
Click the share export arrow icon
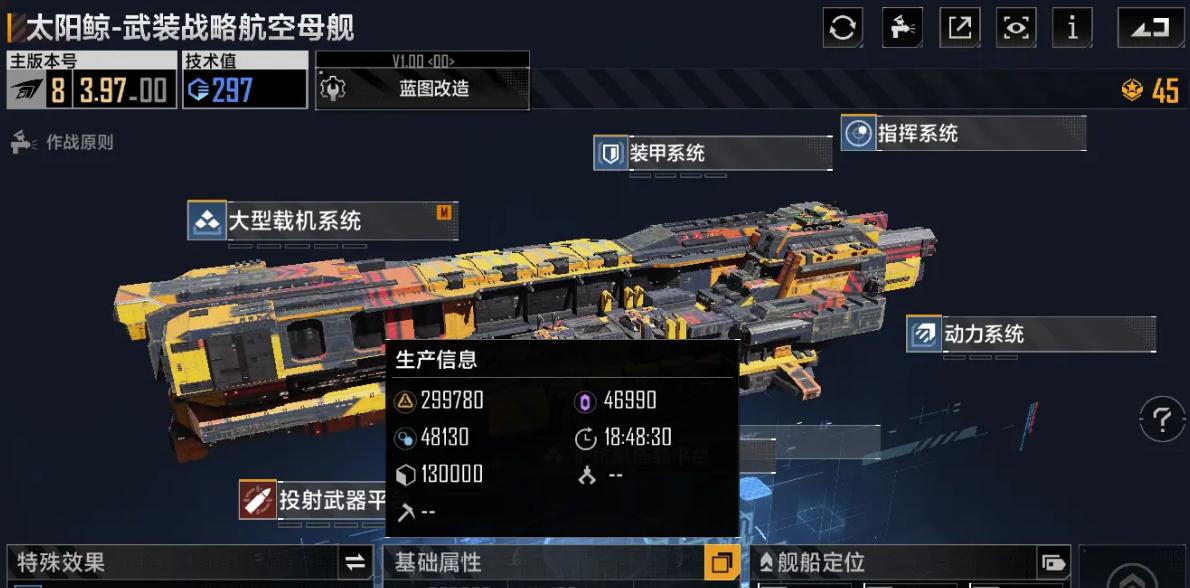tap(960, 28)
